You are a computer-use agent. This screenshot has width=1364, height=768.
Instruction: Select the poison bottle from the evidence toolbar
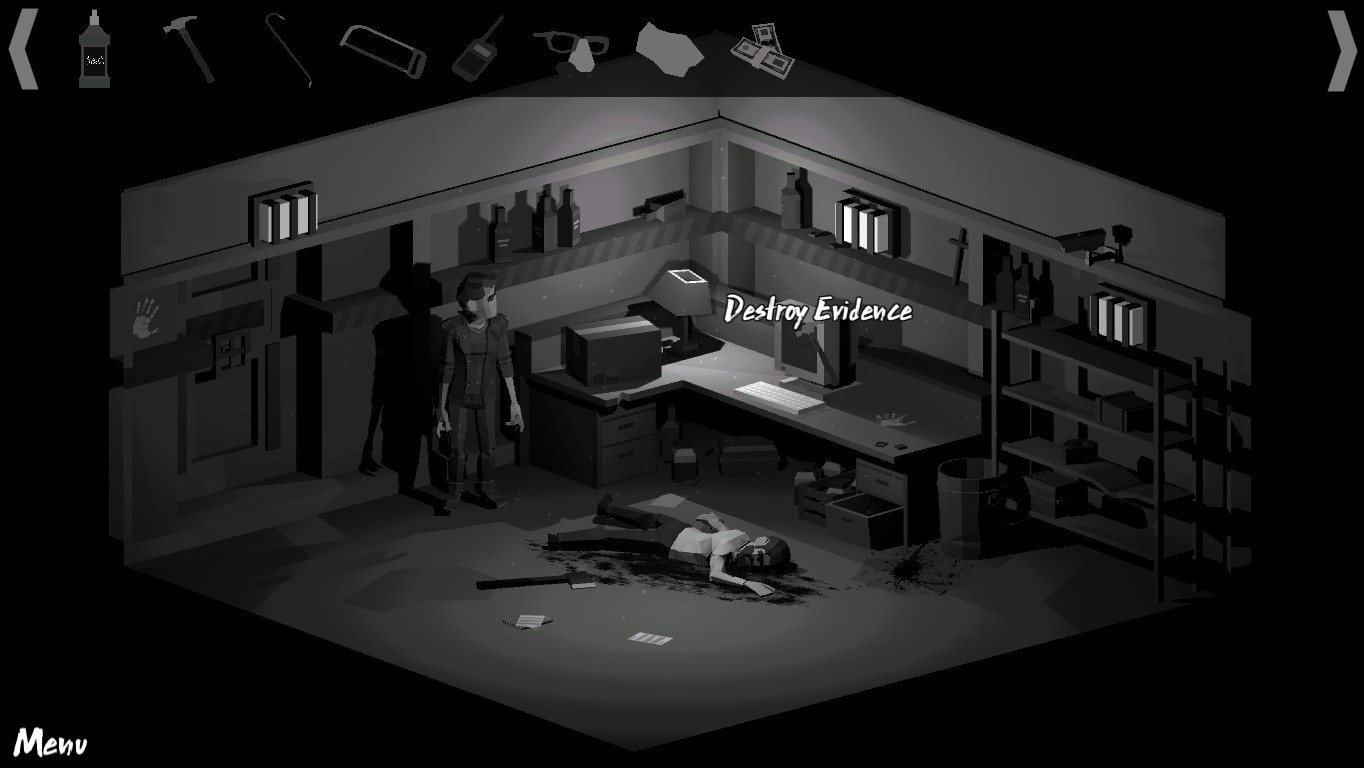(x=96, y=50)
